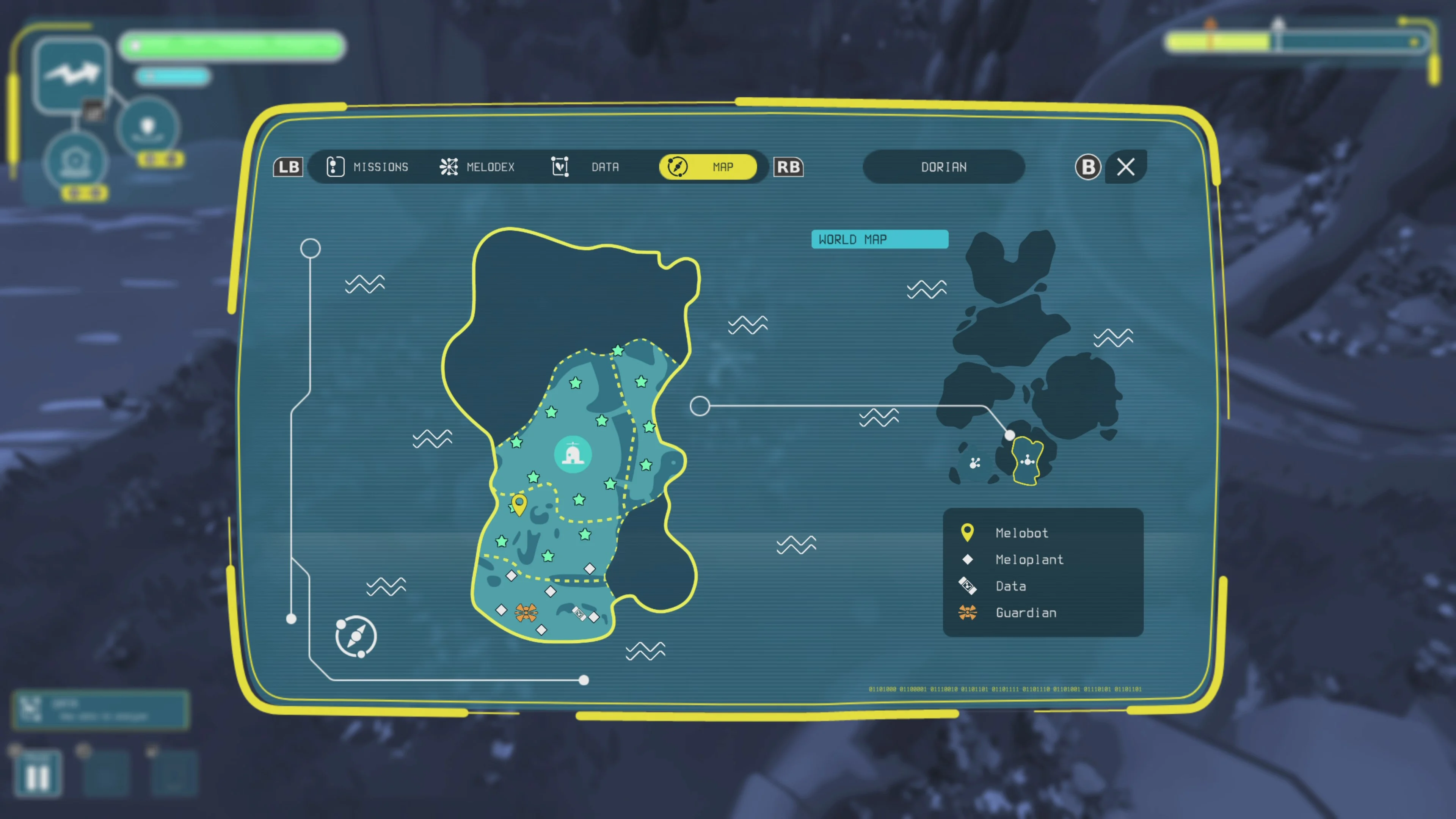The height and width of the screenshot is (819, 1456).
Task: Show the Data tab
Action: tap(585, 167)
